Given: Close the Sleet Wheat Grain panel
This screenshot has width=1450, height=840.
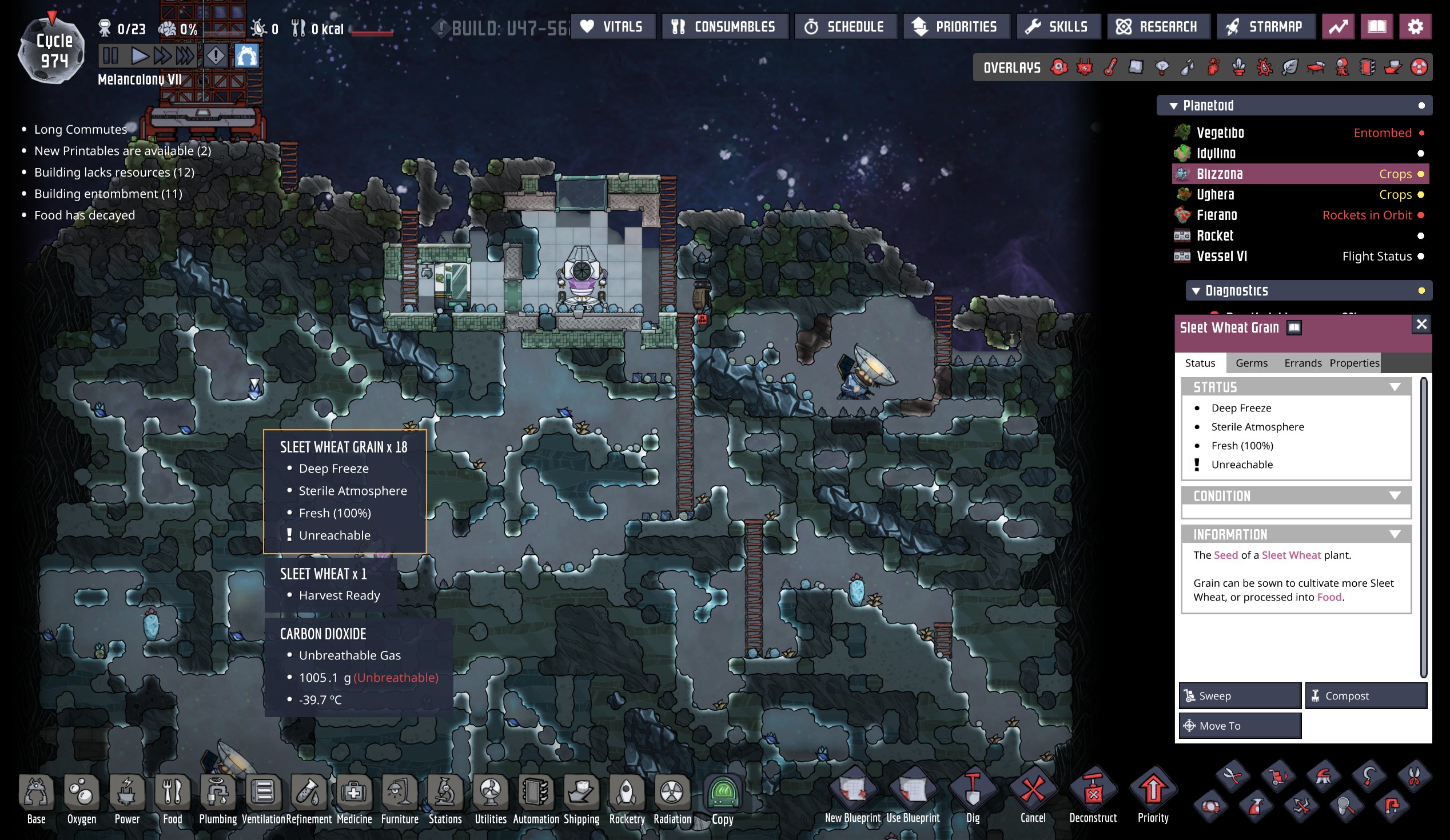Looking at the screenshot, I should (x=1421, y=324).
